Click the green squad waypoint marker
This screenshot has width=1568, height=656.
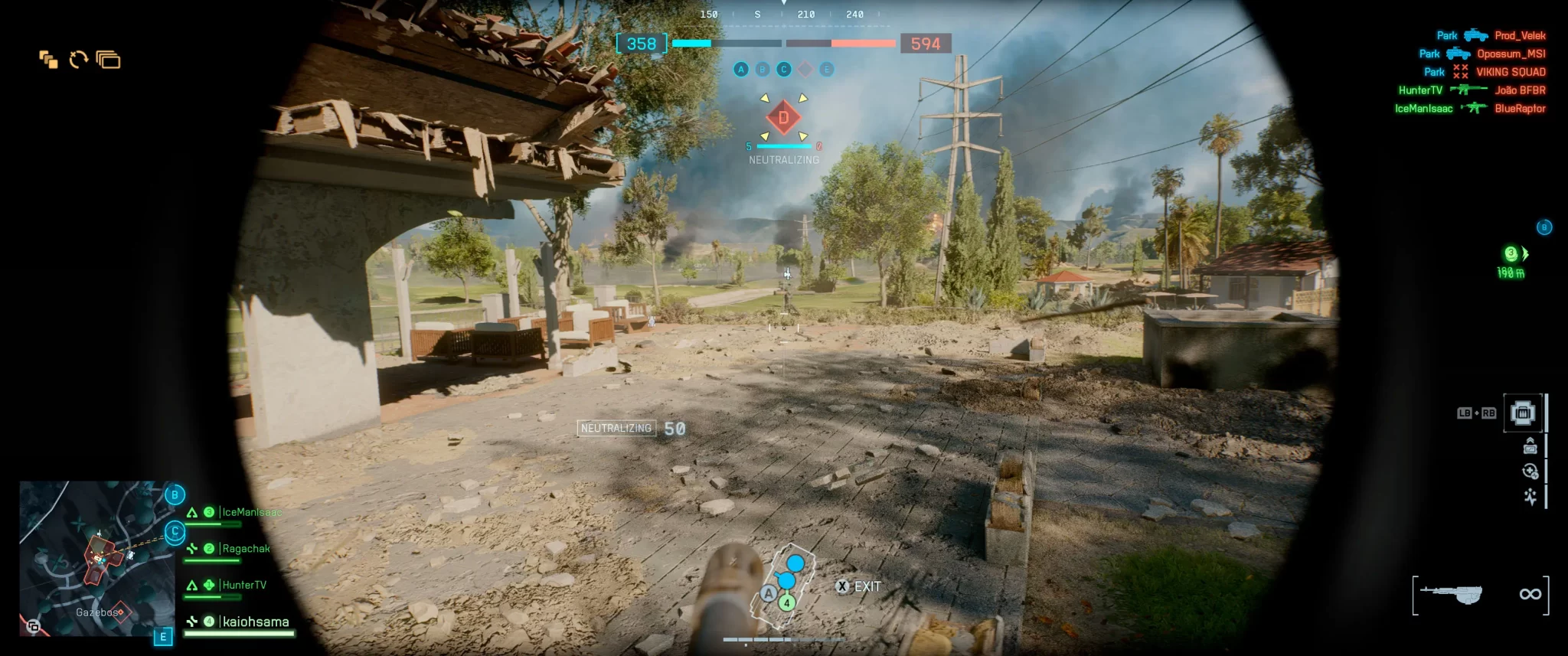coord(1511,254)
